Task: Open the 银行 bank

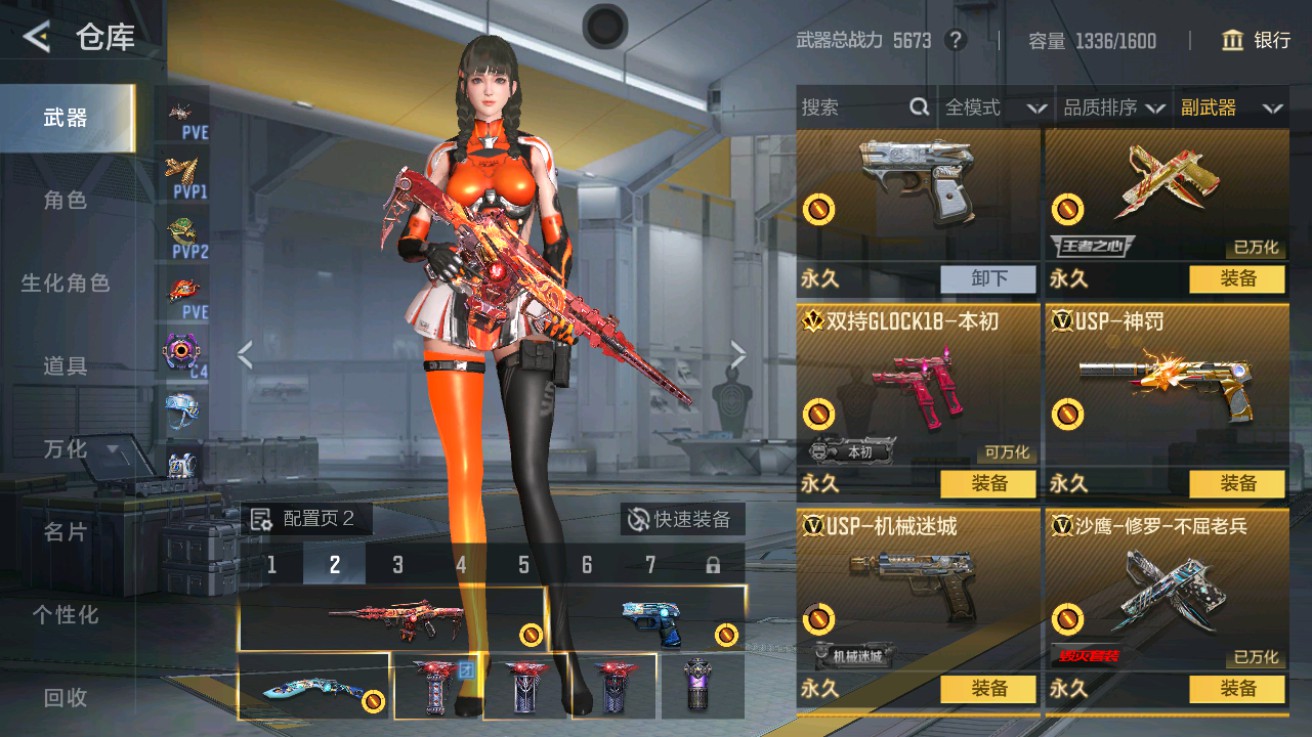Action: tap(1256, 40)
